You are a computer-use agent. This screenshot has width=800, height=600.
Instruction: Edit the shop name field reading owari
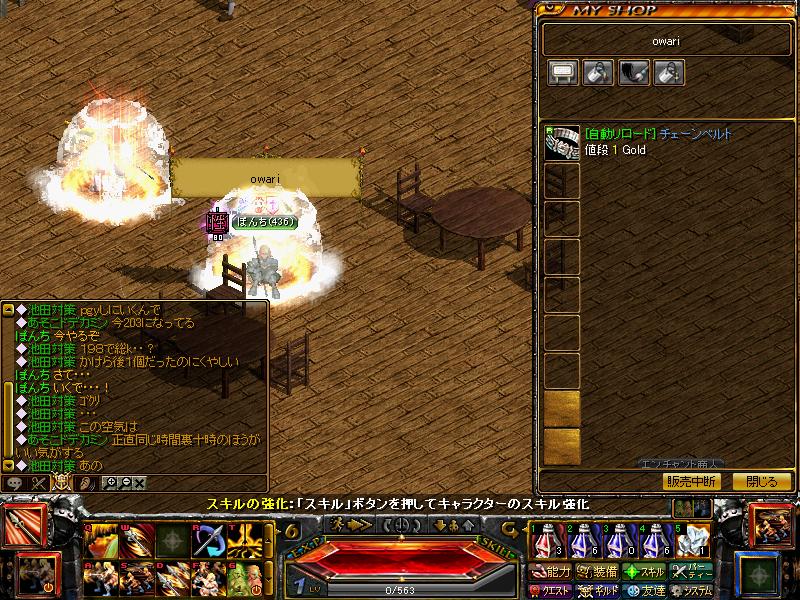click(x=665, y=41)
